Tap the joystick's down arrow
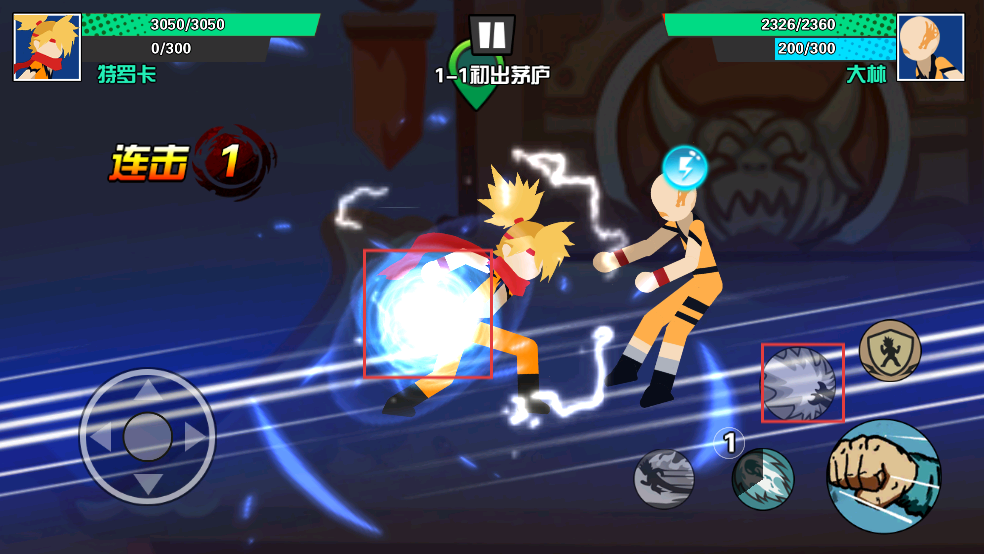 coord(148,483)
